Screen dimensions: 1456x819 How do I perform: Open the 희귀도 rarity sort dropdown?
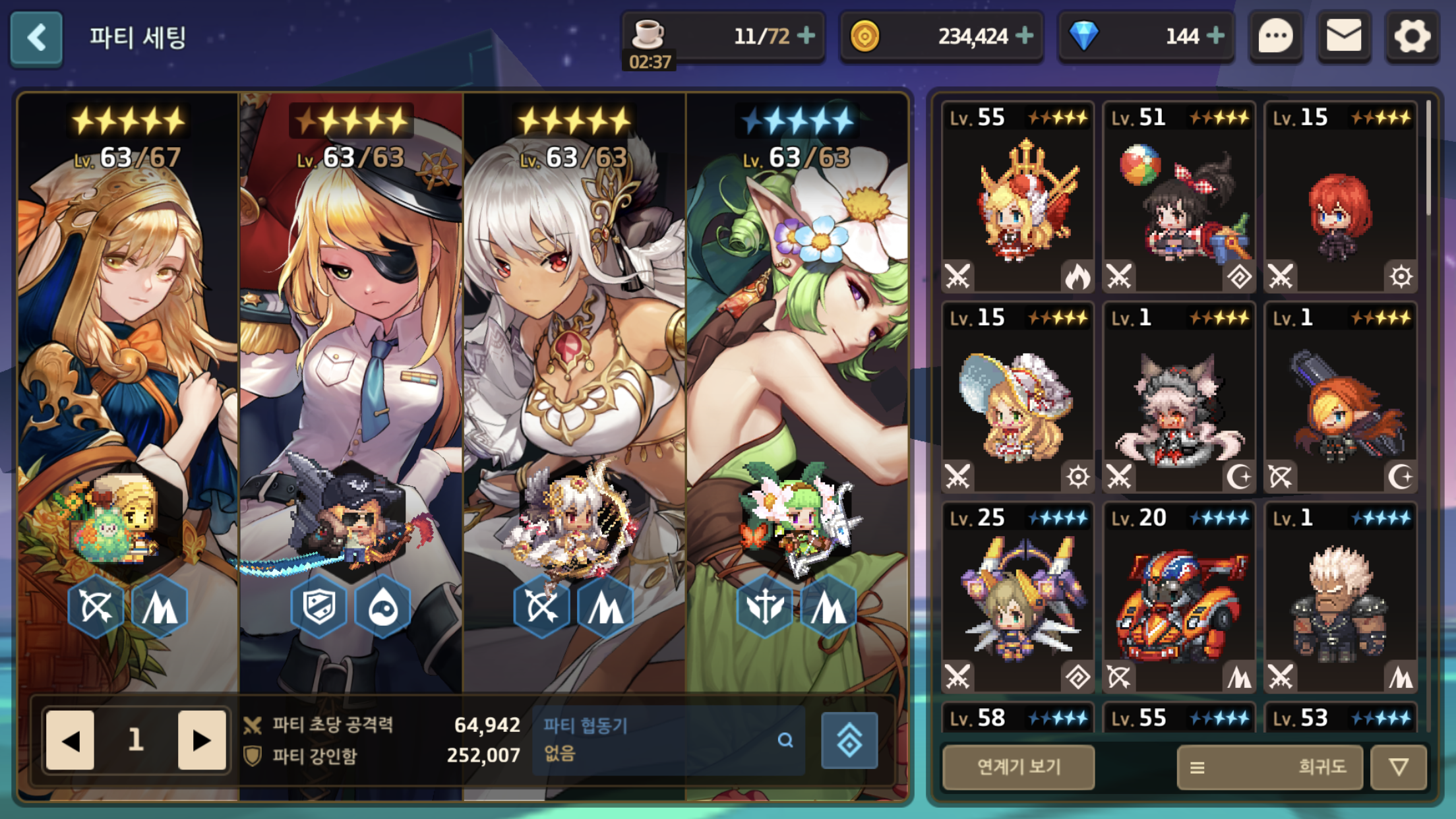[1269, 767]
